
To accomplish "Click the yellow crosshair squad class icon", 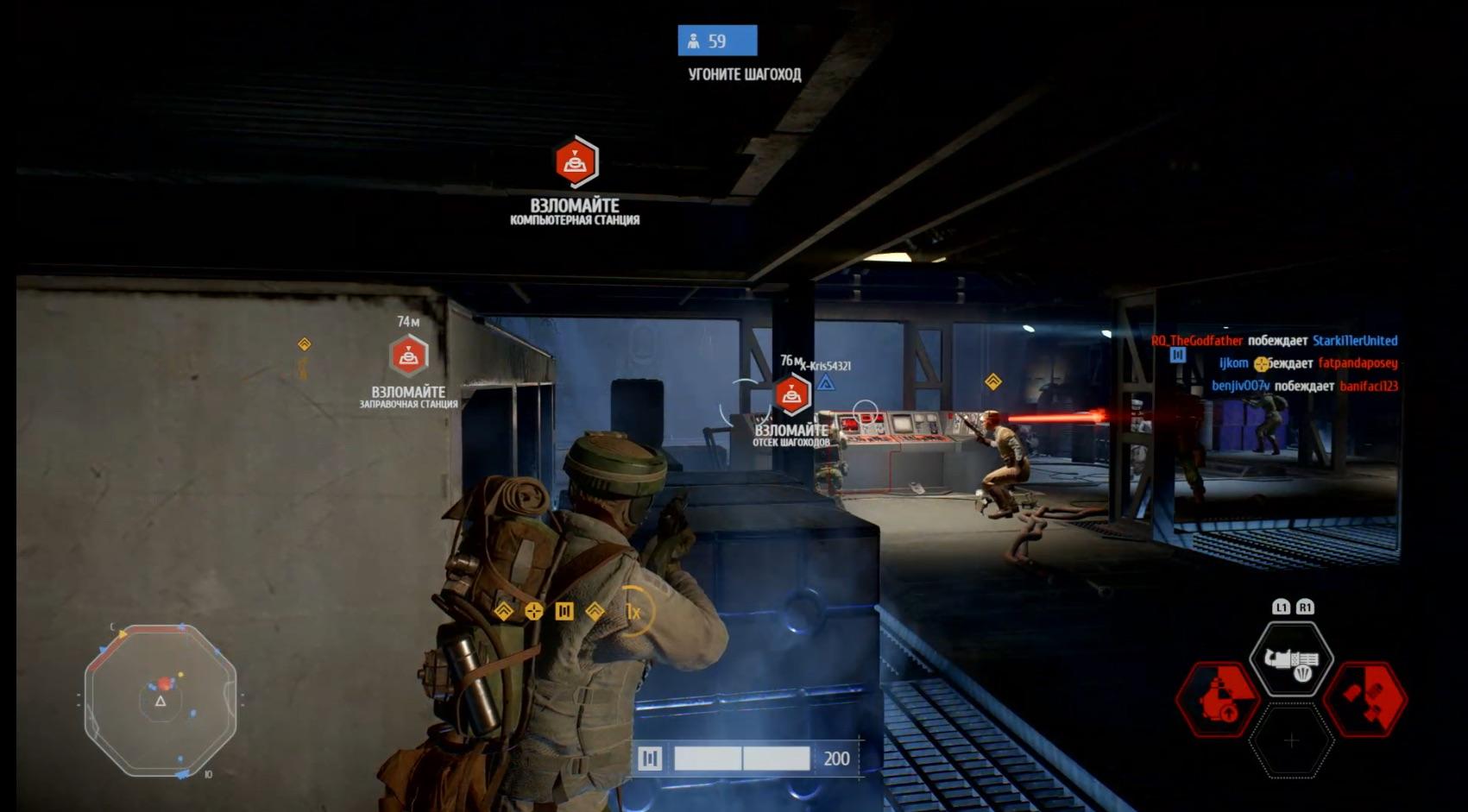I will (534, 612).
